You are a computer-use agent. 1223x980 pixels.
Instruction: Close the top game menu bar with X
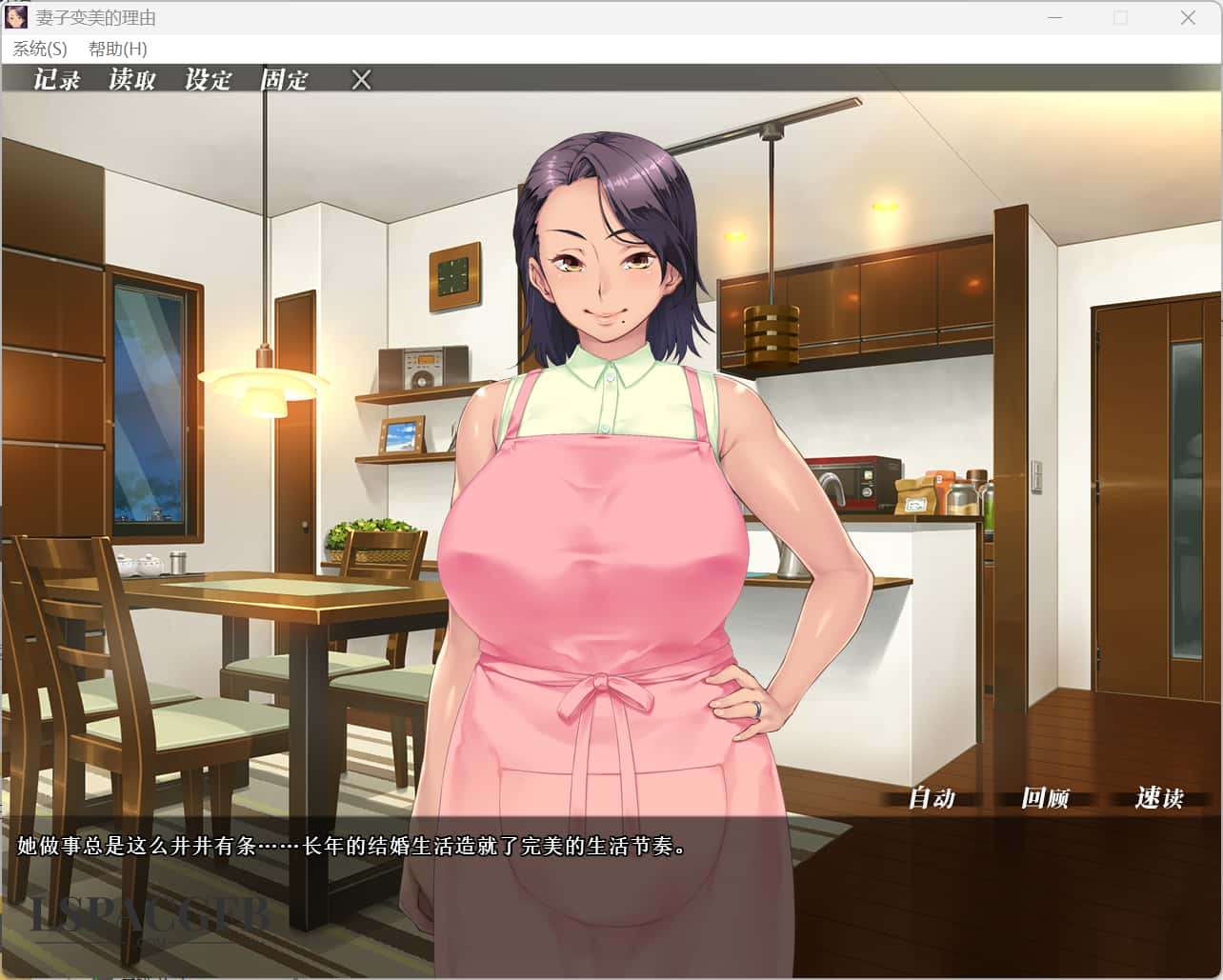(x=361, y=80)
